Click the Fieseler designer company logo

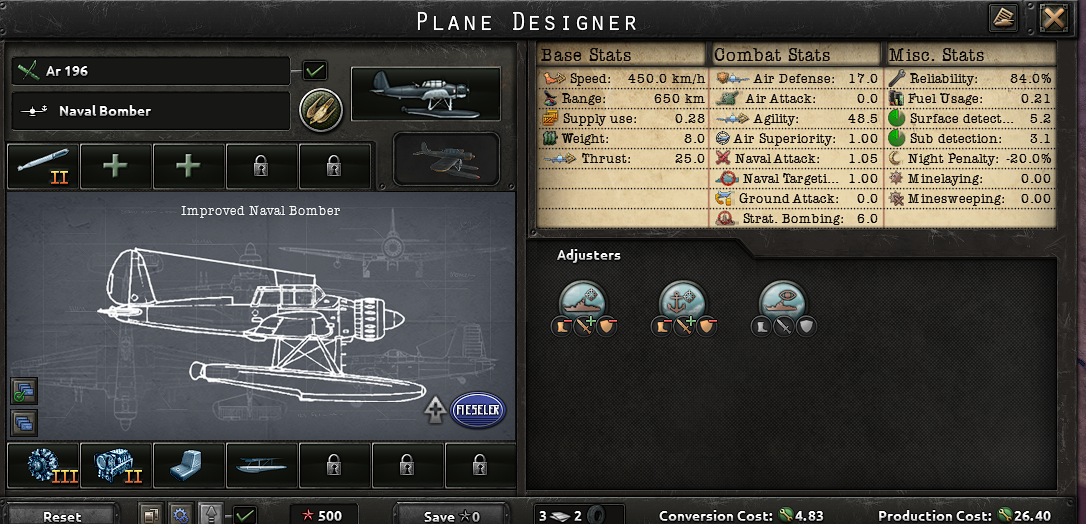click(x=478, y=410)
